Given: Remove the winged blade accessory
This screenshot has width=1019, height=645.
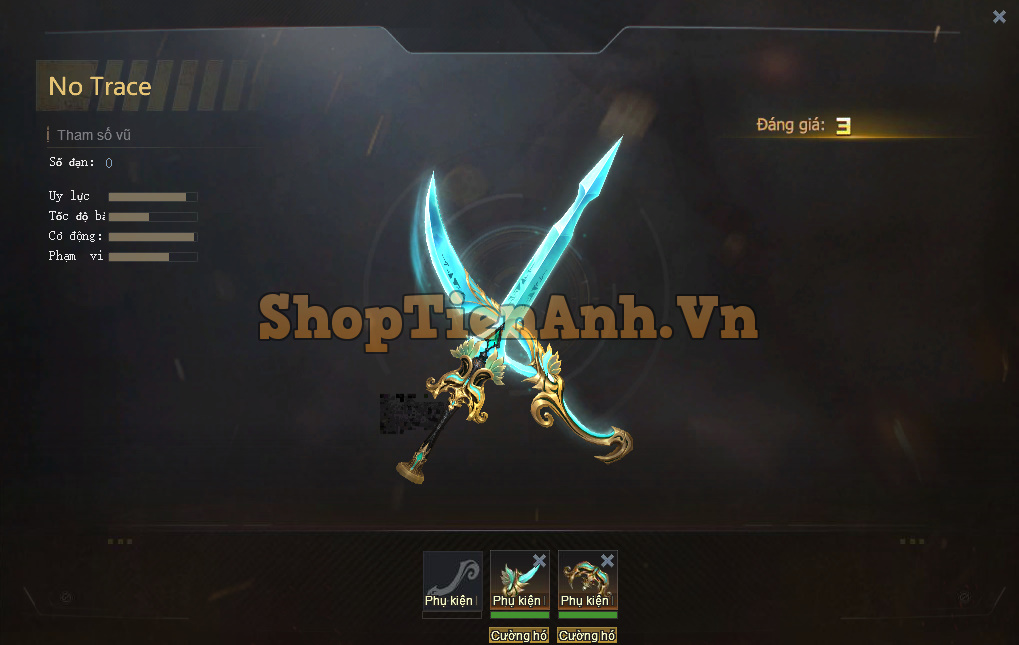Looking at the screenshot, I should point(540,560).
